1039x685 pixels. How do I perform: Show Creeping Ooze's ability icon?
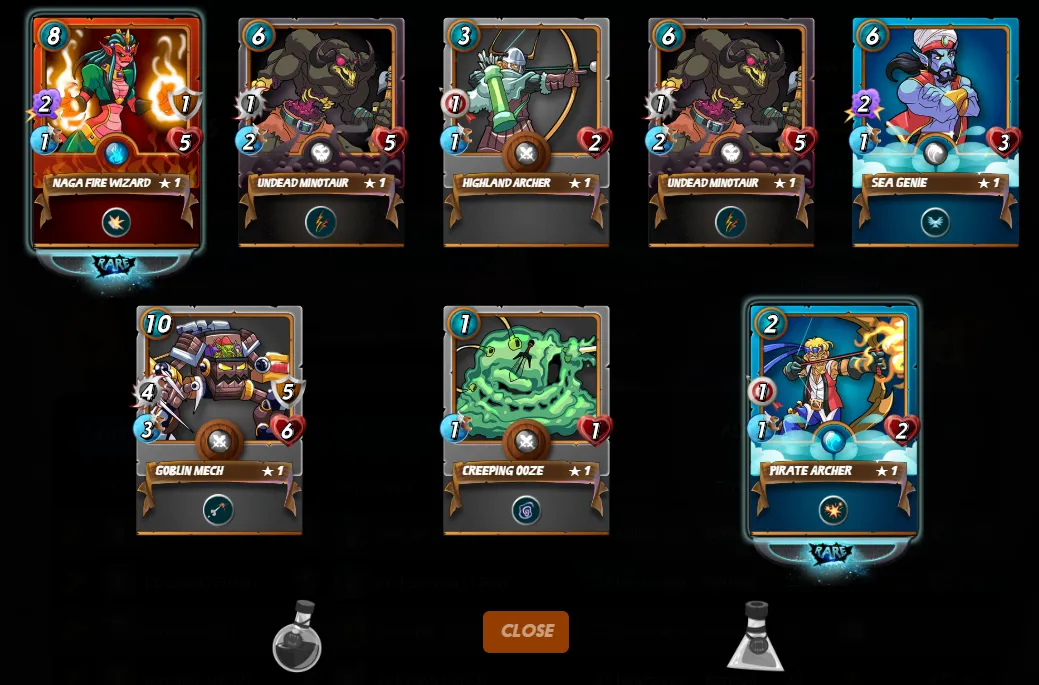click(x=526, y=510)
